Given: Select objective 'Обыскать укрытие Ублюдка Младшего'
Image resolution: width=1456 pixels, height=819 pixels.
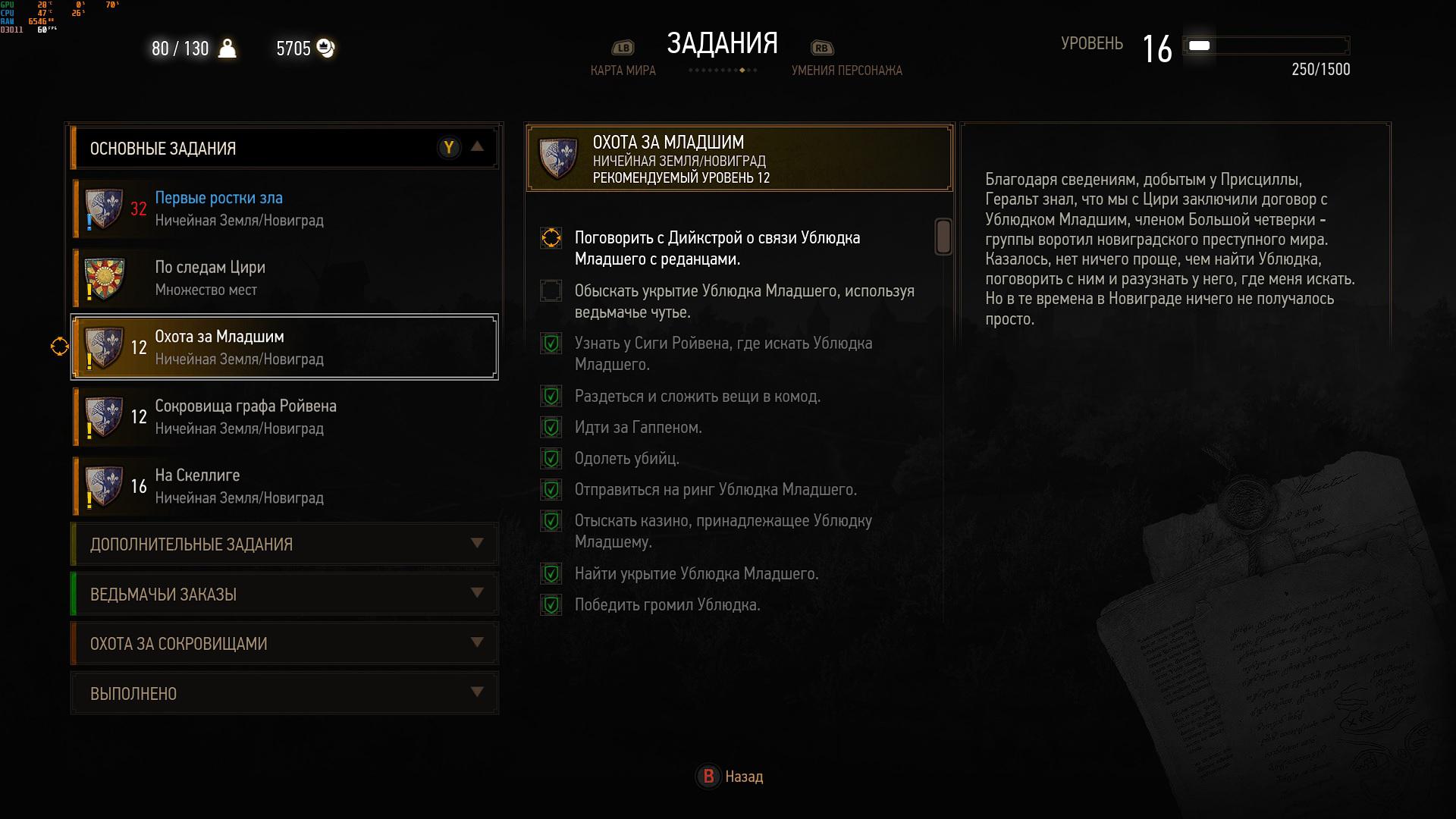Looking at the screenshot, I should point(744,301).
